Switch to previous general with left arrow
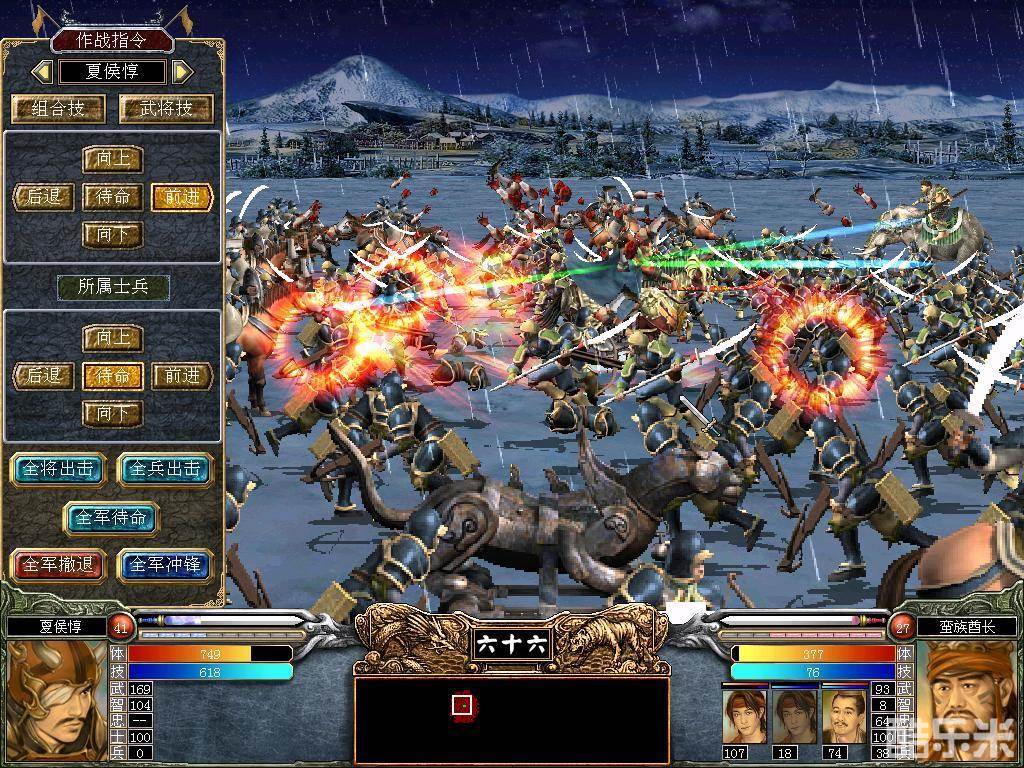This screenshot has height=768, width=1024. [42, 72]
